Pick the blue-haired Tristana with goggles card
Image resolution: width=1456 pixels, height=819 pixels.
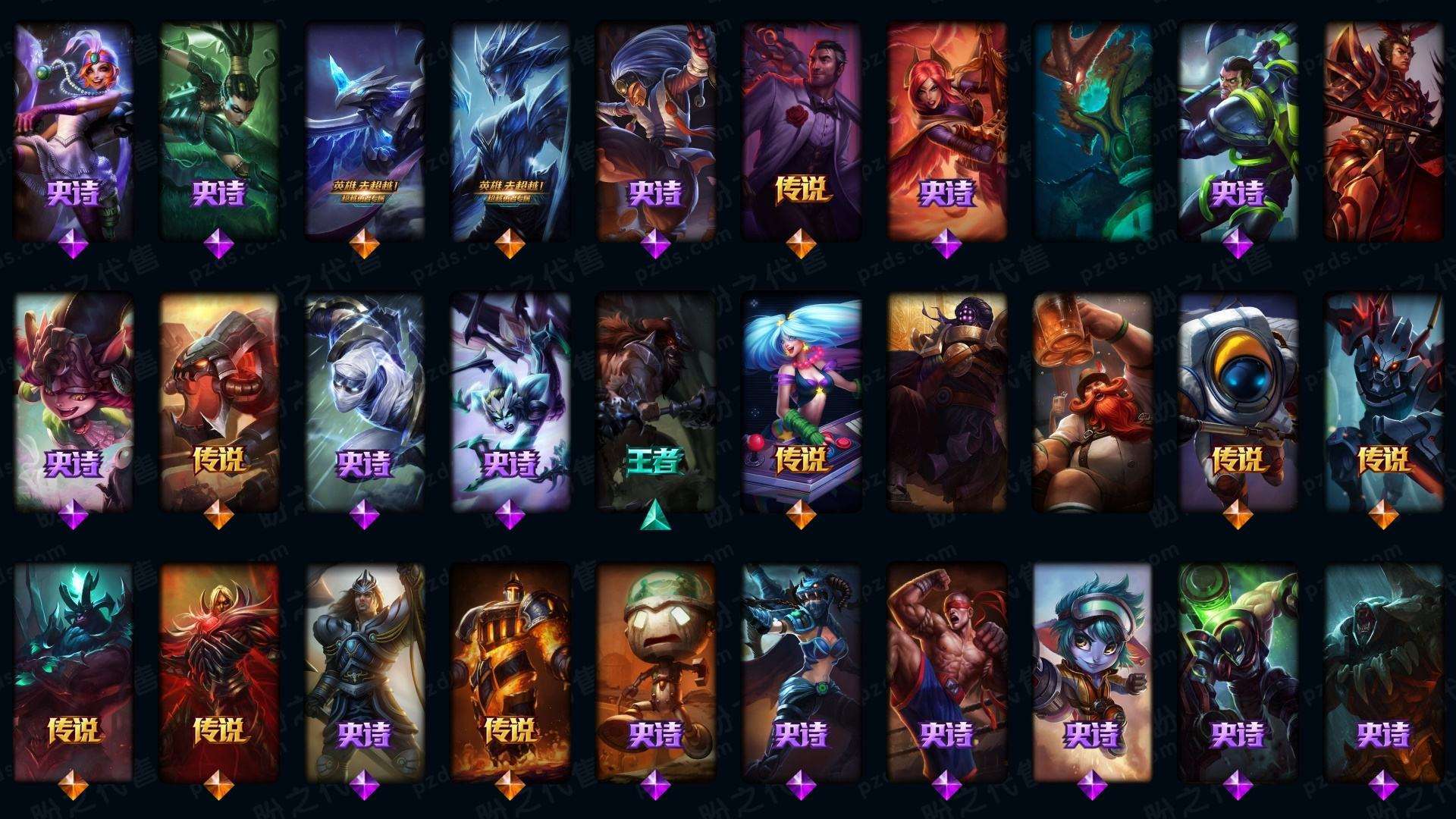click(x=1092, y=671)
